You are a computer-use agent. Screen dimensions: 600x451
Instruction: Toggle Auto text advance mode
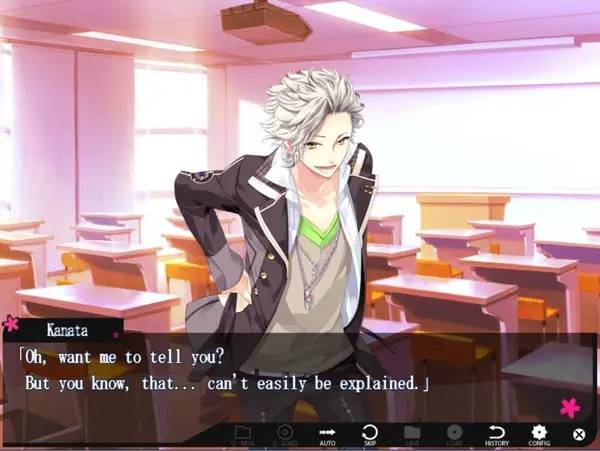click(327, 434)
